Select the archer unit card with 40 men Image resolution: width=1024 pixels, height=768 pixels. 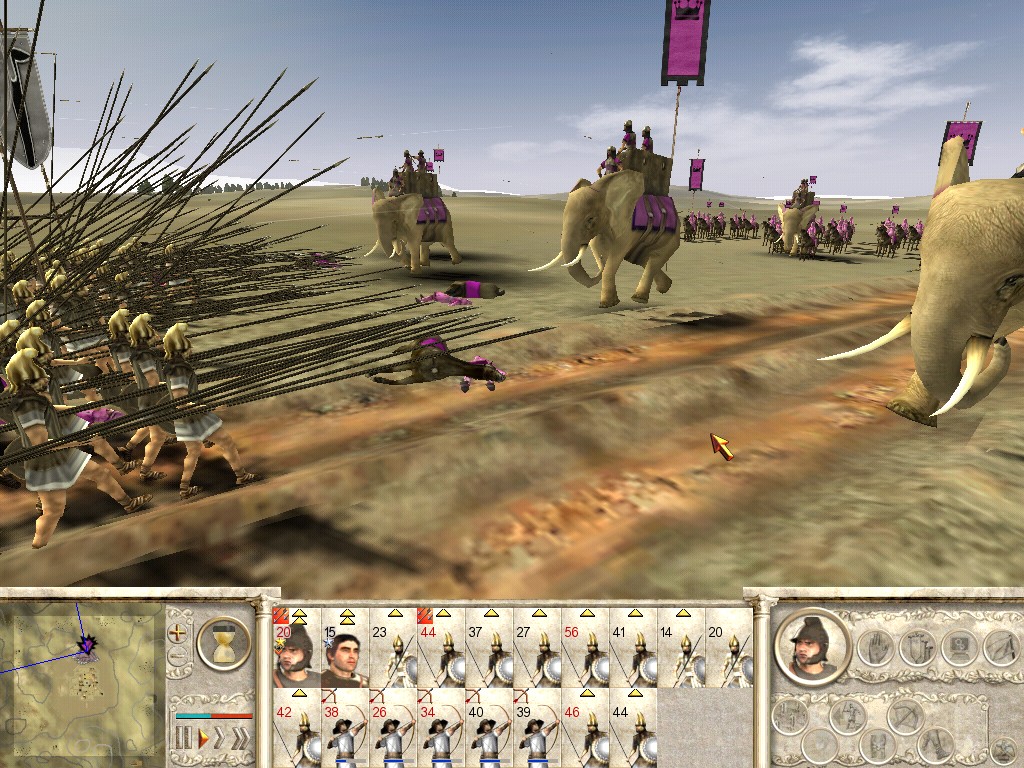pyautogui.click(x=489, y=730)
